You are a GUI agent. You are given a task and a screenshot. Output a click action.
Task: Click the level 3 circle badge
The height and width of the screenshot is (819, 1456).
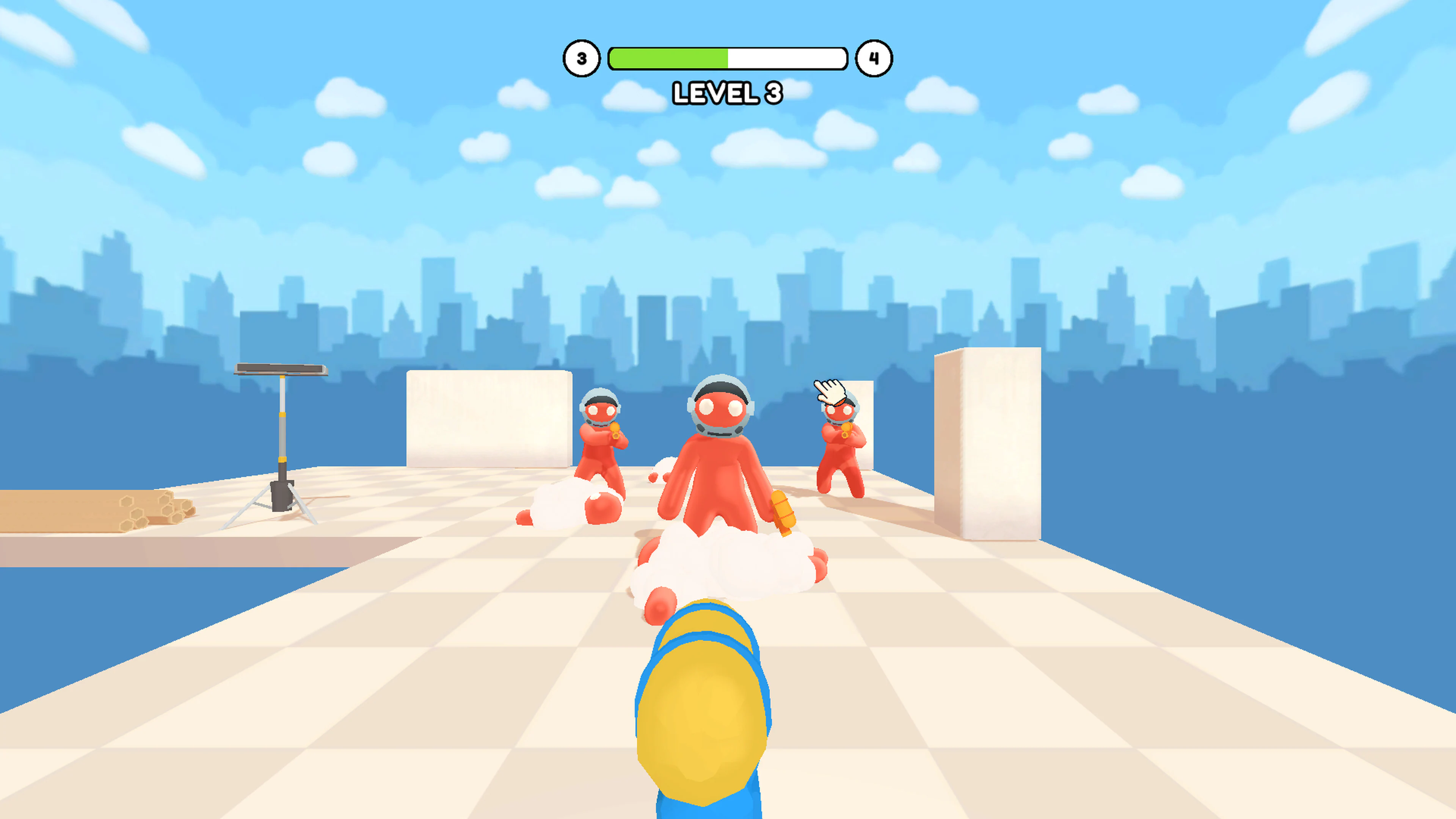582,58
